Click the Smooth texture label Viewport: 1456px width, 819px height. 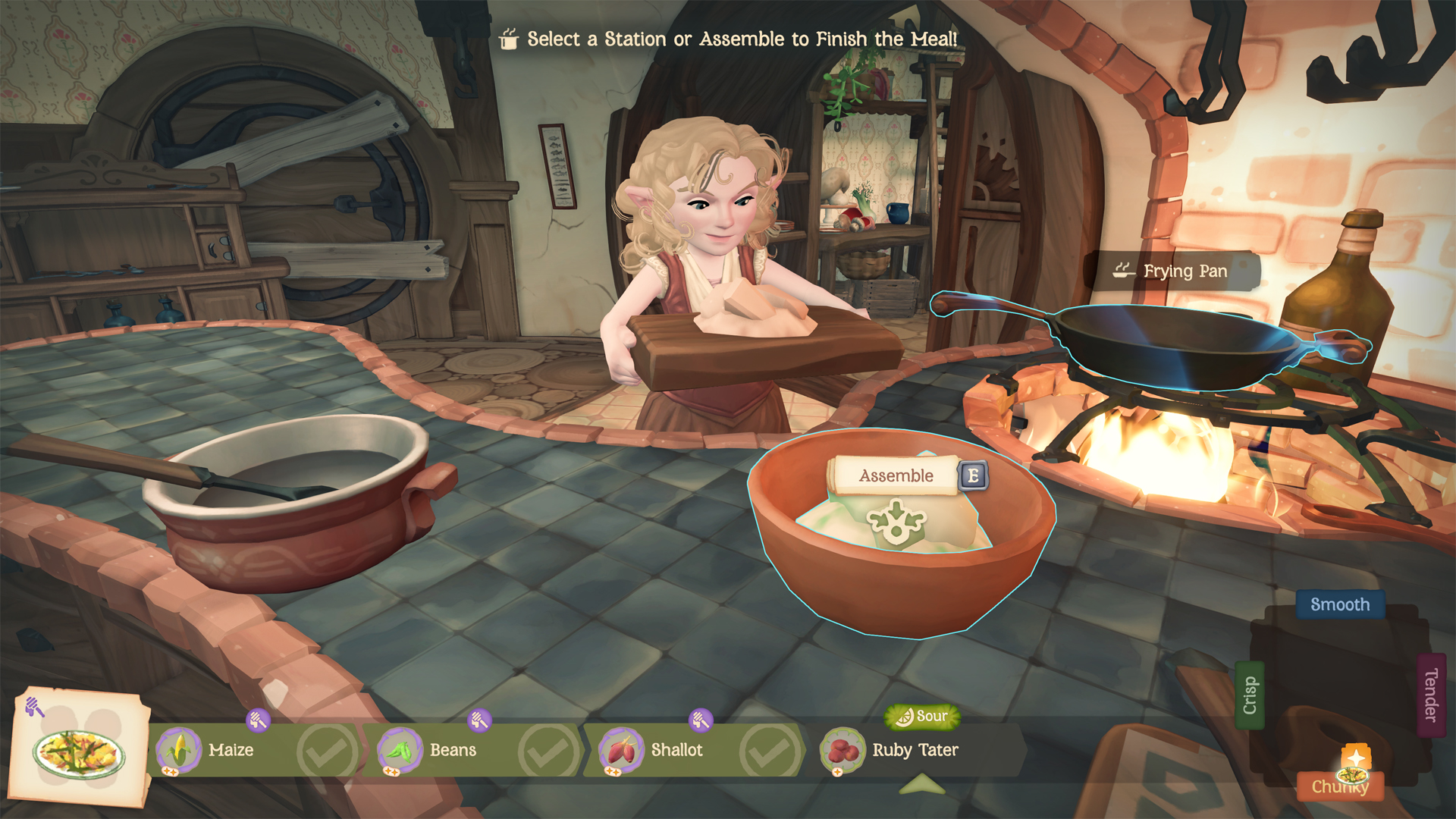click(x=1339, y=604)
